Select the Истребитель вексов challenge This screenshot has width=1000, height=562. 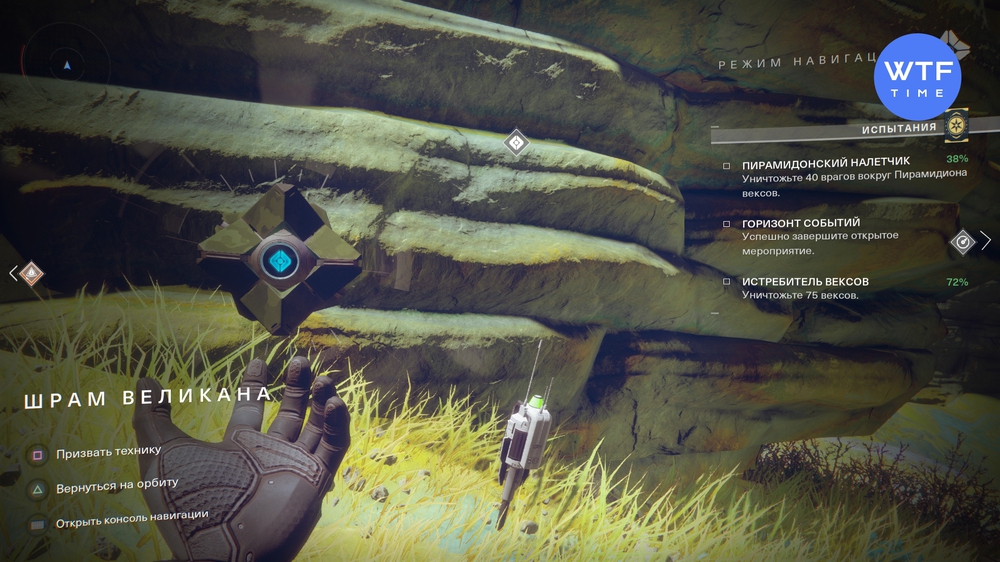click(x=805, y=282)
